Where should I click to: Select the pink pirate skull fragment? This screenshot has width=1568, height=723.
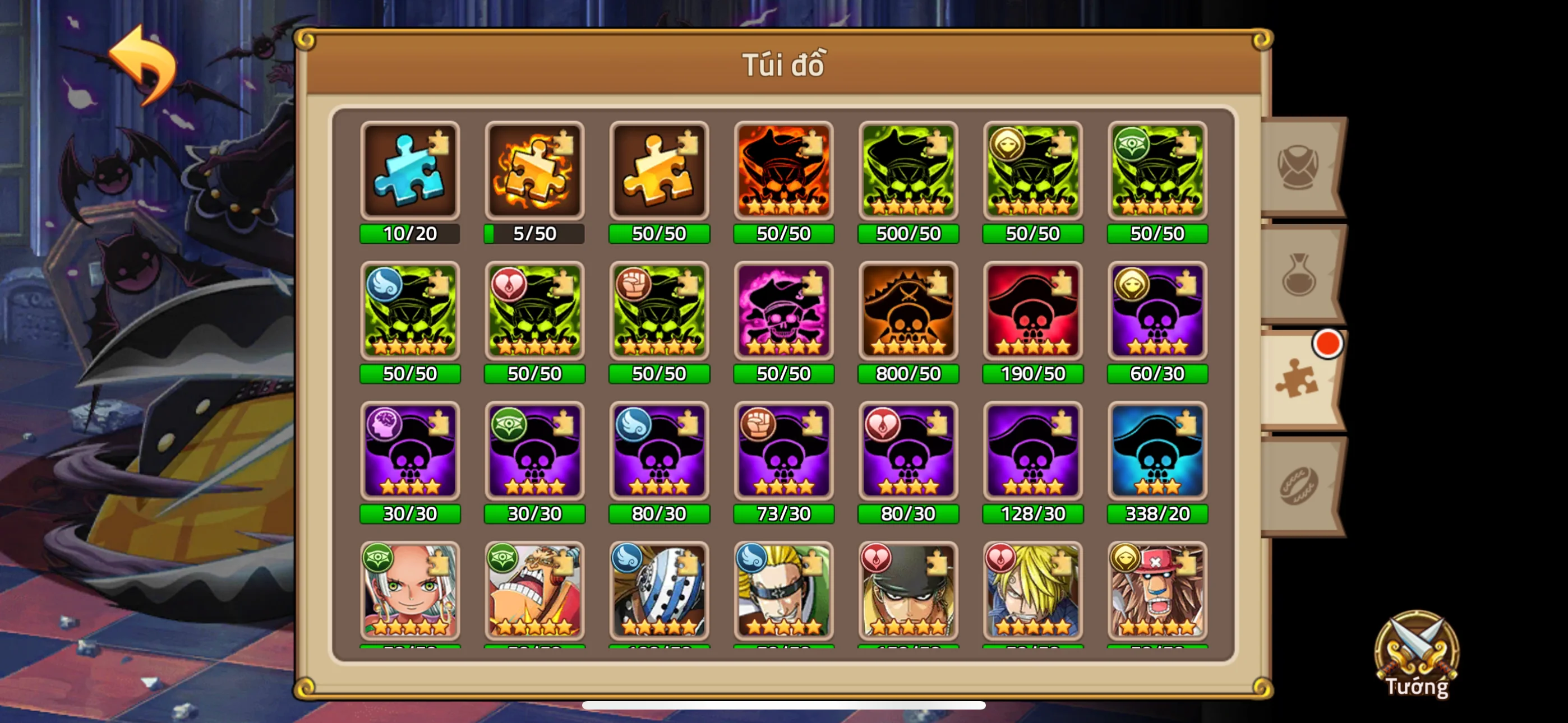point(783,312)
